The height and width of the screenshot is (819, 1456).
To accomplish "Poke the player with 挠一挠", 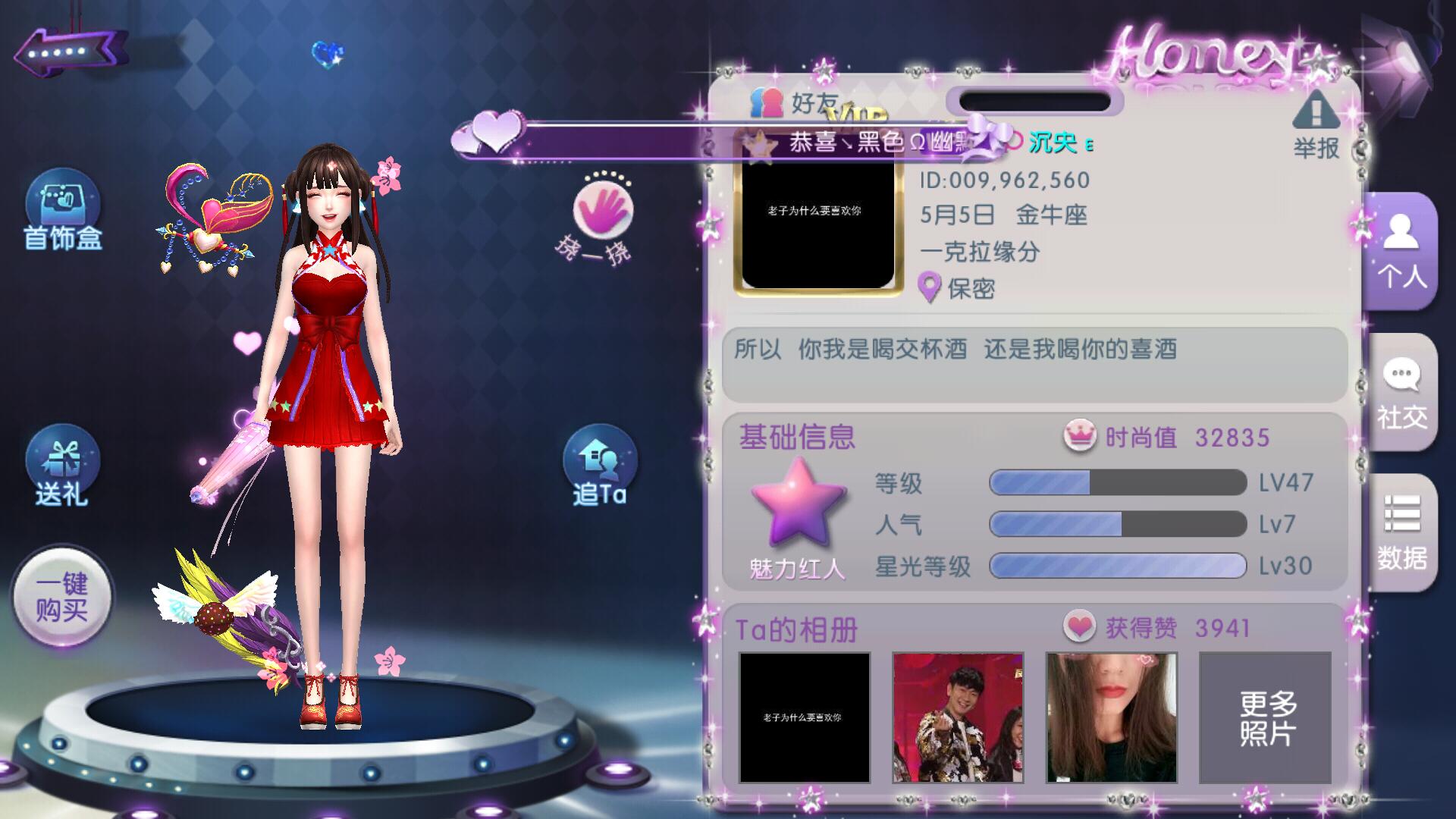I will click(602, 214).
